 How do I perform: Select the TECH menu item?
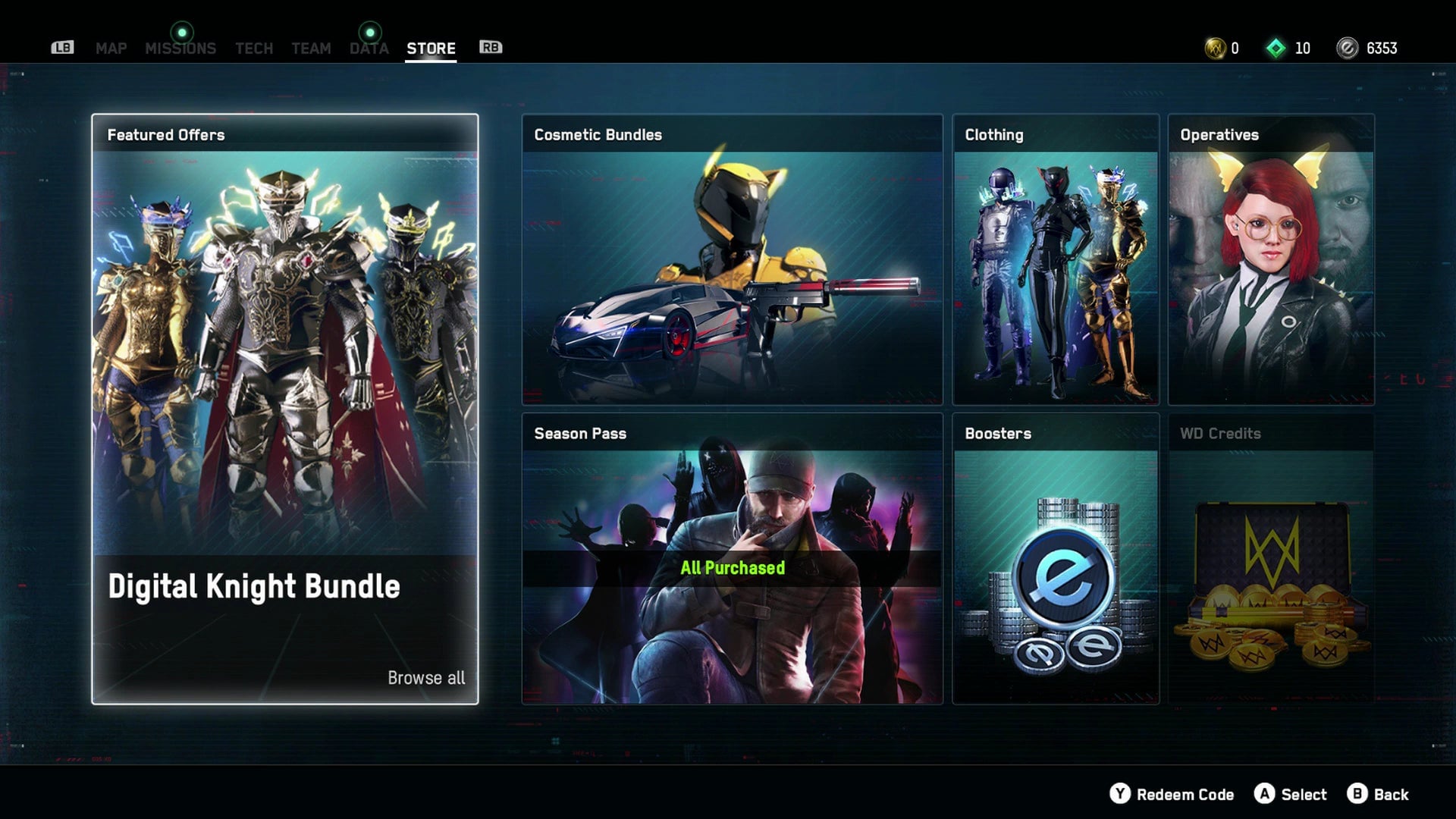coord(253,48)
